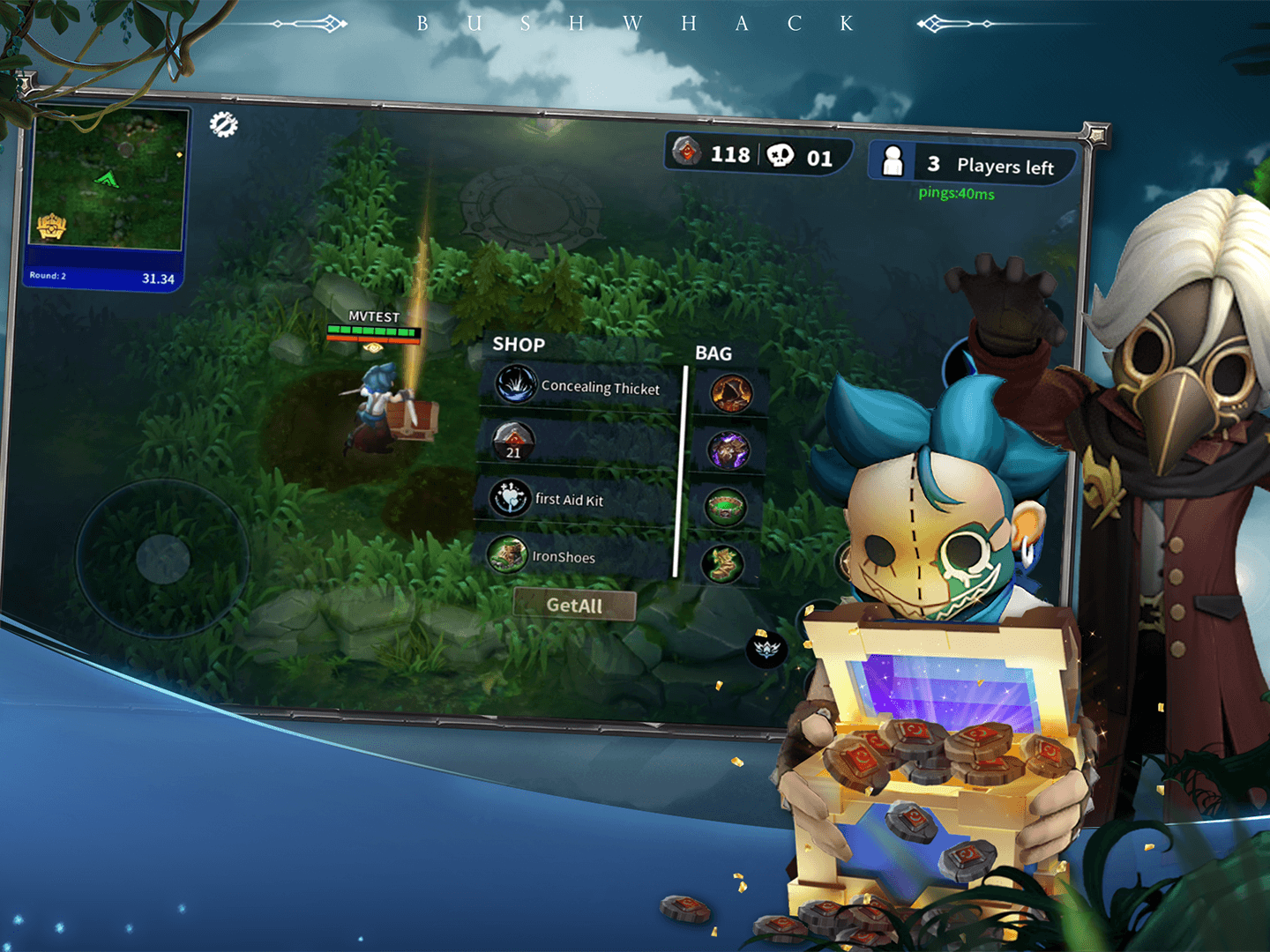Hit the GetAll button
Image resolution: width=1270 pixels, height=952 pixels.
tap(574, 606)
